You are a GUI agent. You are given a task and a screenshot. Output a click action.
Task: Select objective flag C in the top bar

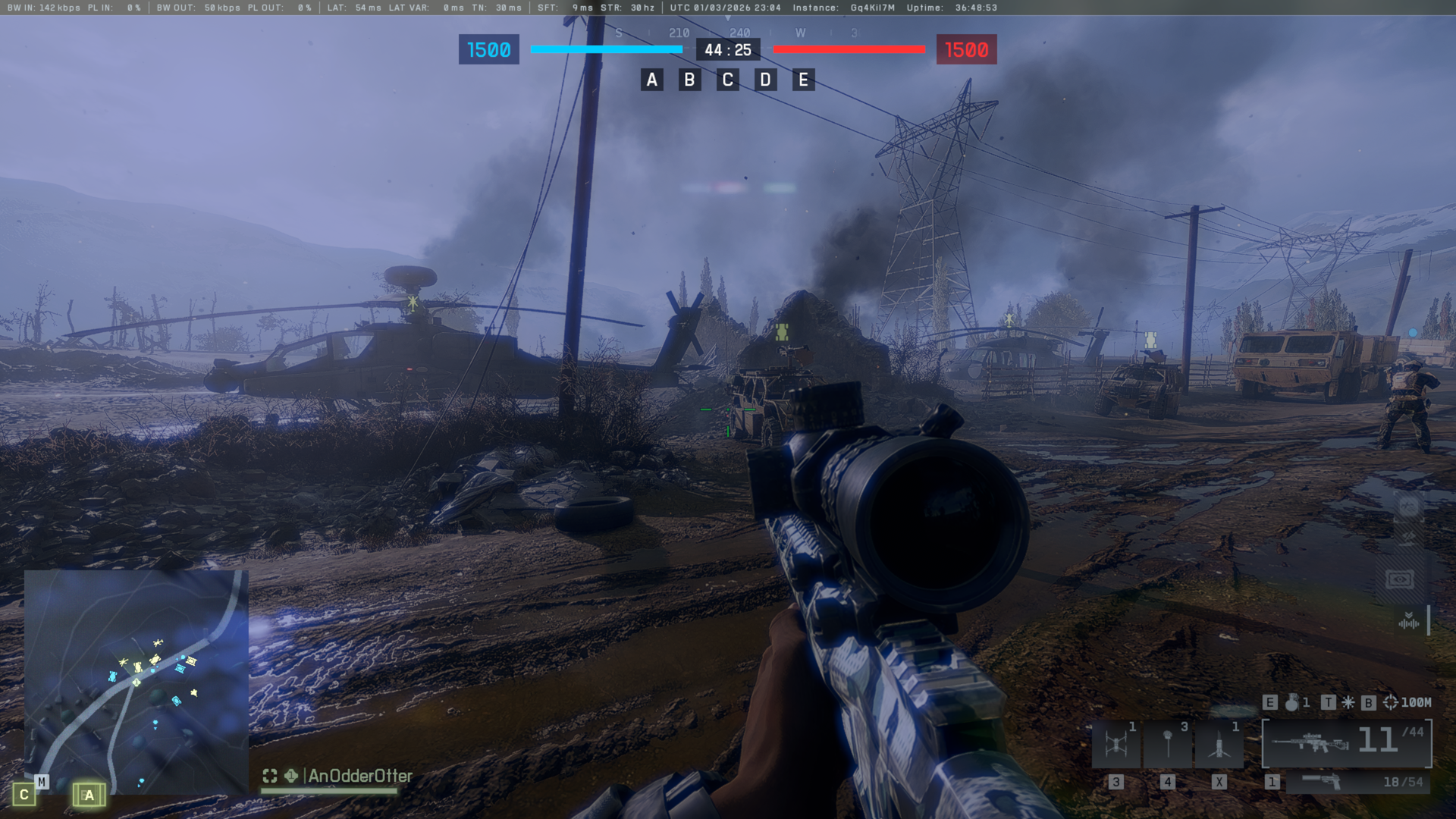click(727, 80)
